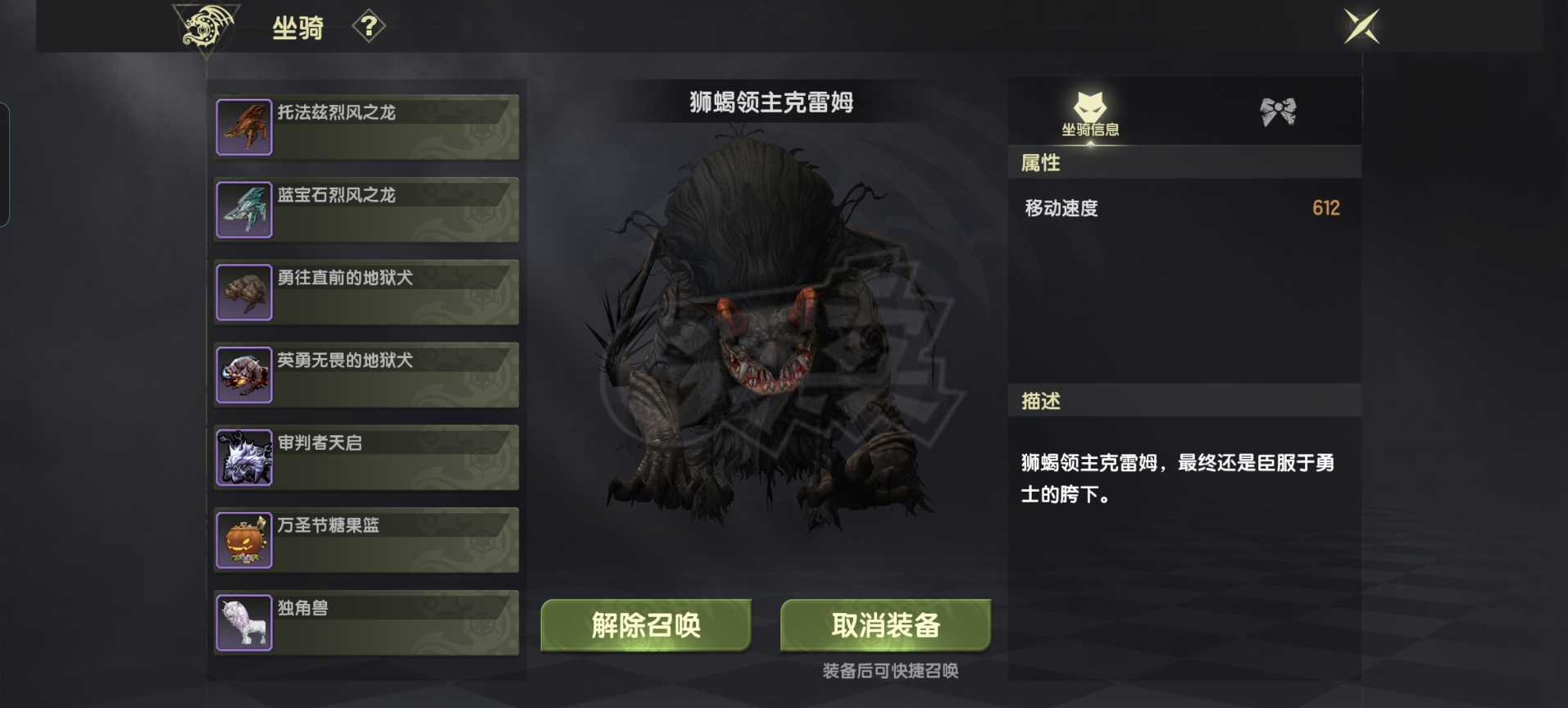Click the wolf-head 坐骑信息 icon
The height and width of the screenshot is (708, 1568).
pyautogui.click(x=1090, y=107)
